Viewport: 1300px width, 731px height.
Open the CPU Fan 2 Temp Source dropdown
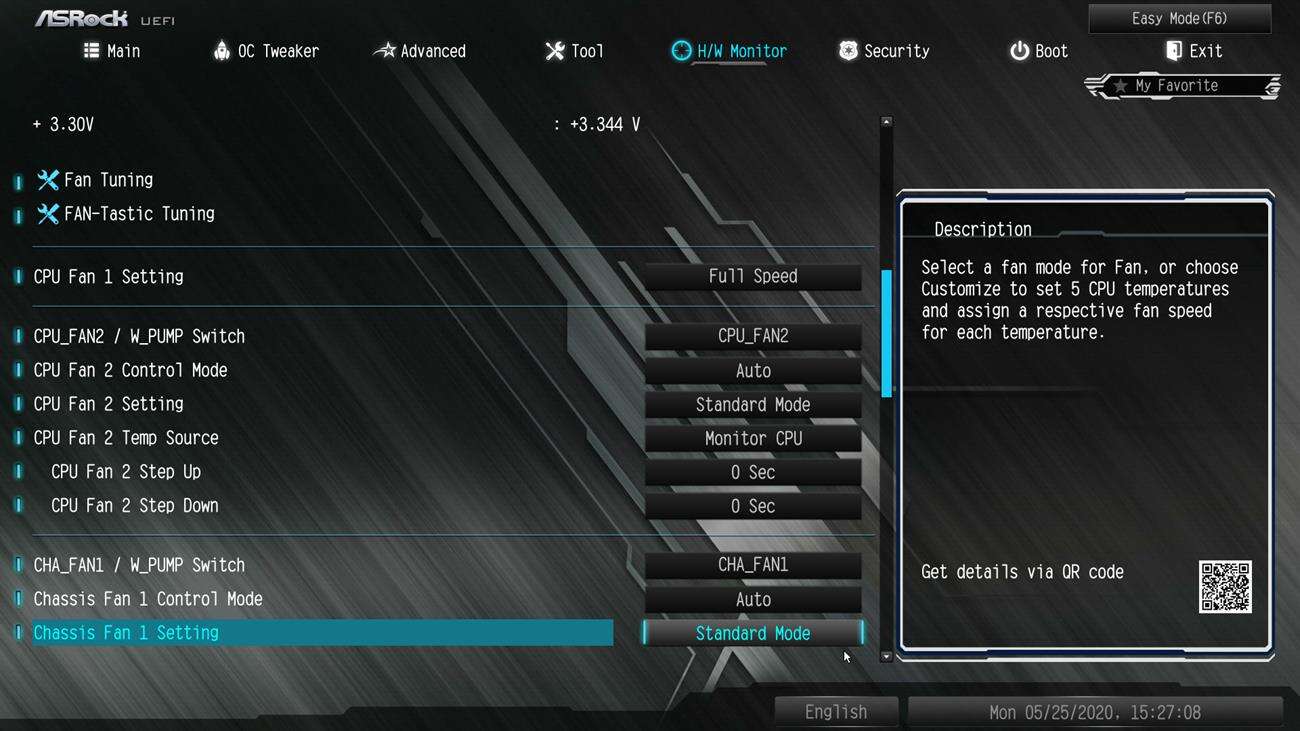click(752, 438)
